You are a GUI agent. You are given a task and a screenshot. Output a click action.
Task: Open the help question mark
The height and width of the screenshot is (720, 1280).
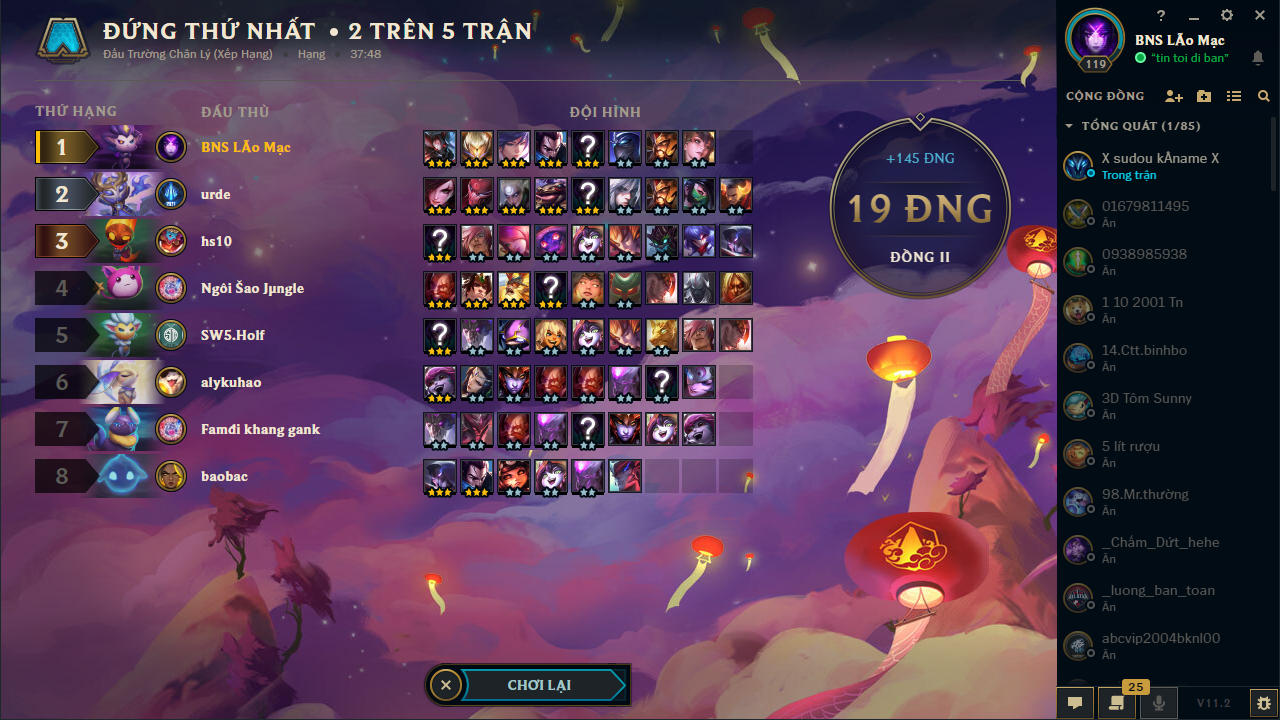[x=1160, y=15]
